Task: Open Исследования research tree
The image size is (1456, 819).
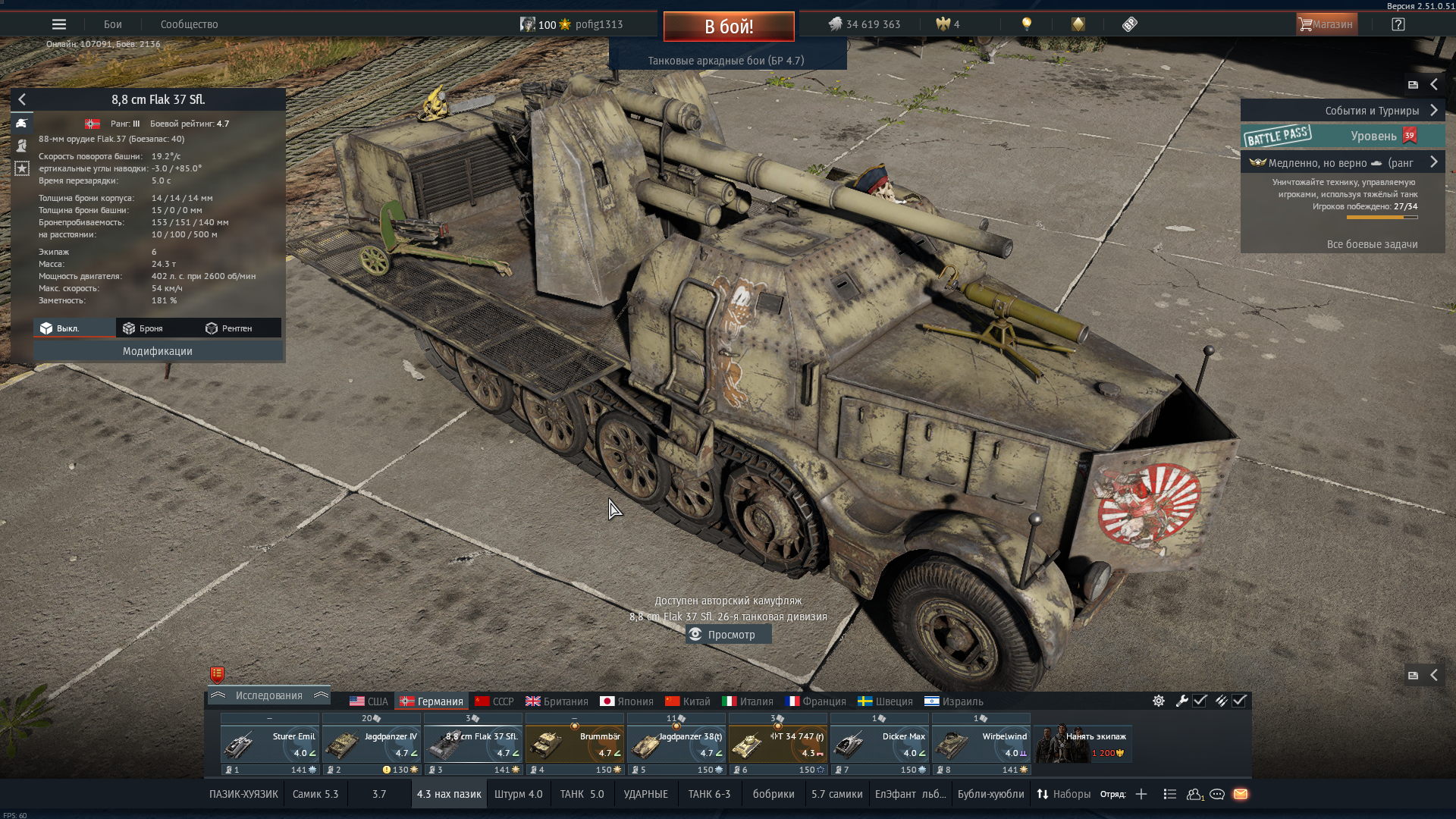Action: click(268, 695)
